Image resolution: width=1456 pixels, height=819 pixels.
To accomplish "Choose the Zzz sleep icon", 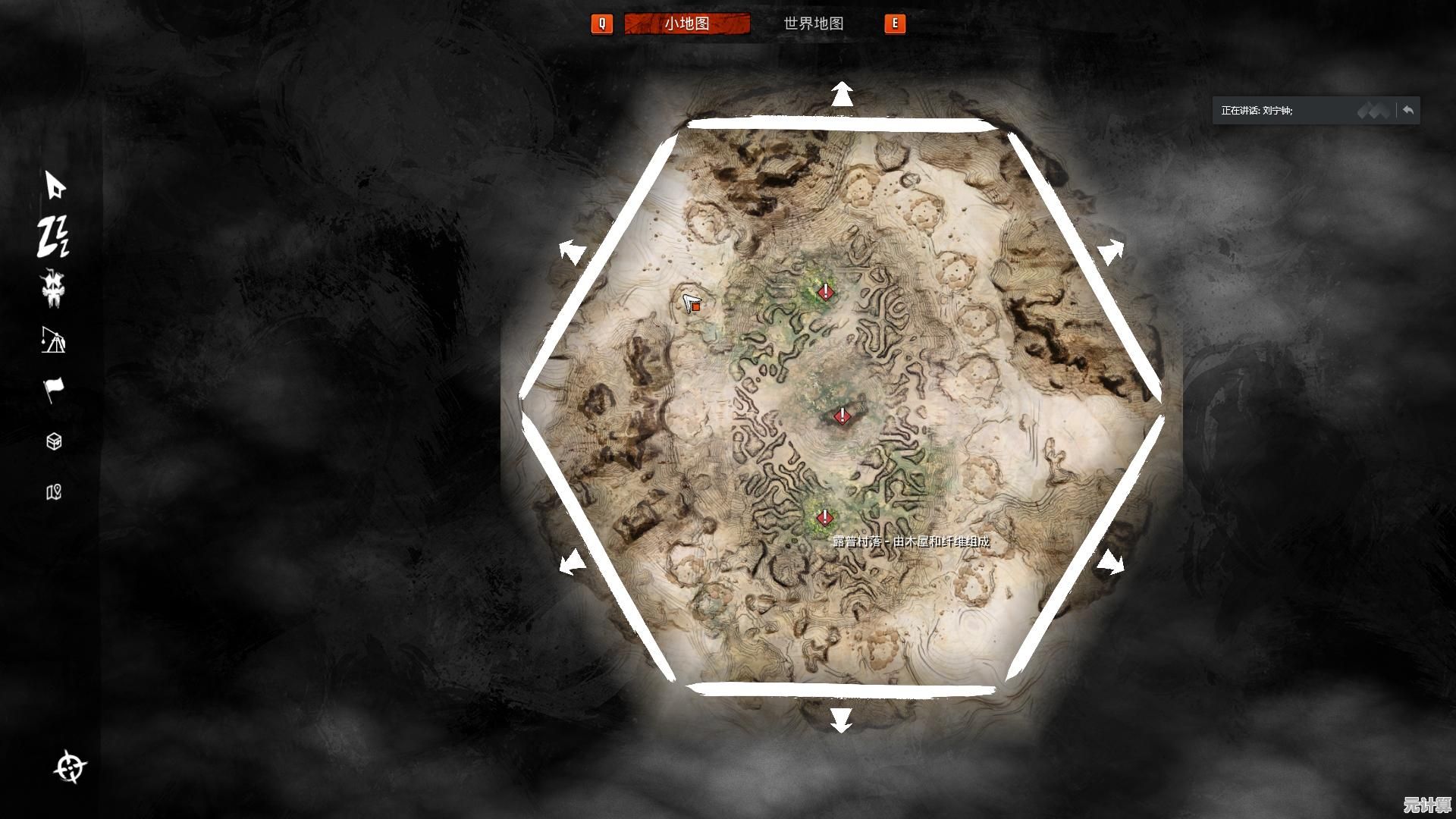I will coord(53,236).
